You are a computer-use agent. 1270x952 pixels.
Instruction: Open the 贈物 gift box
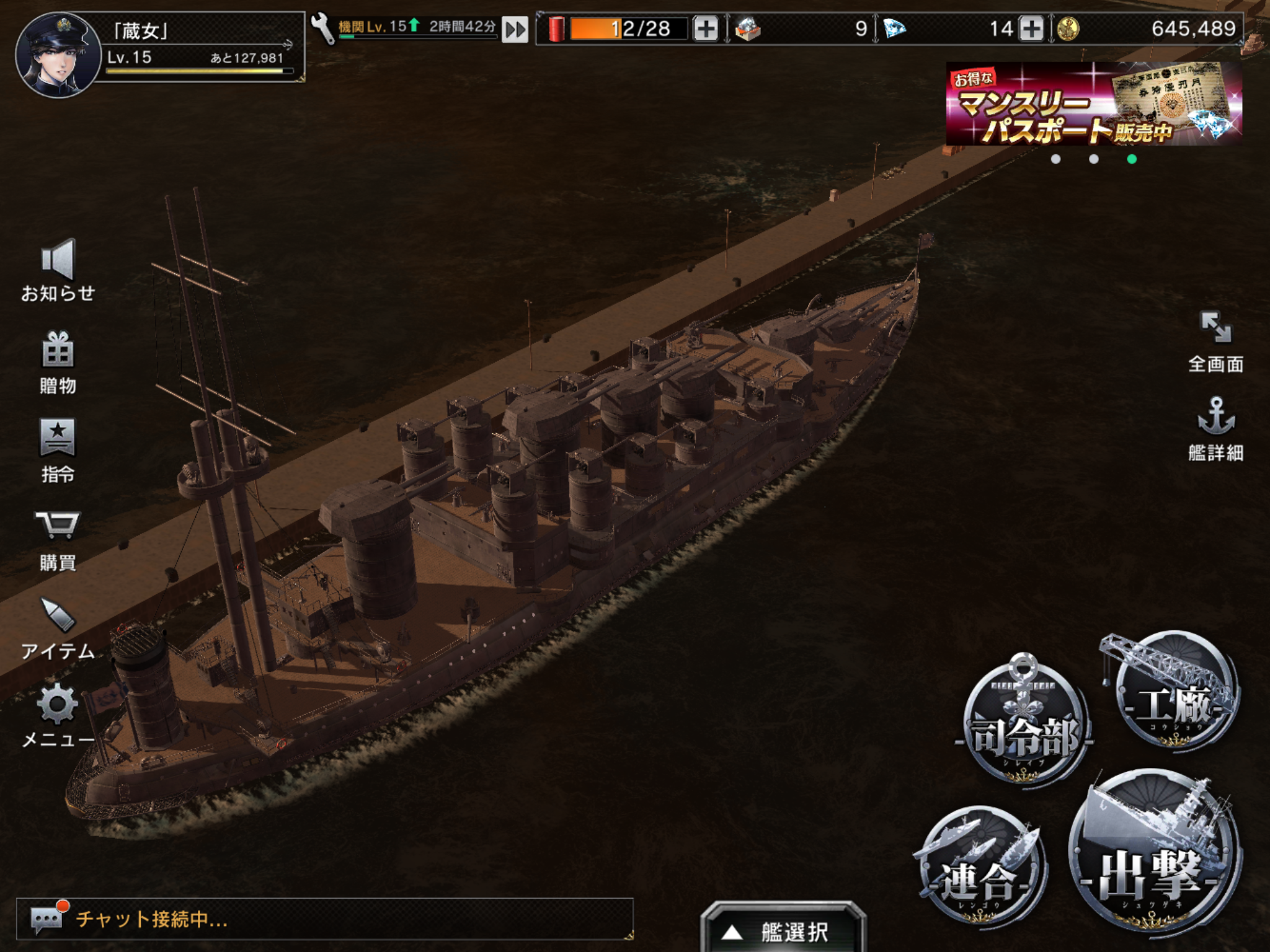tap(58, 362)
